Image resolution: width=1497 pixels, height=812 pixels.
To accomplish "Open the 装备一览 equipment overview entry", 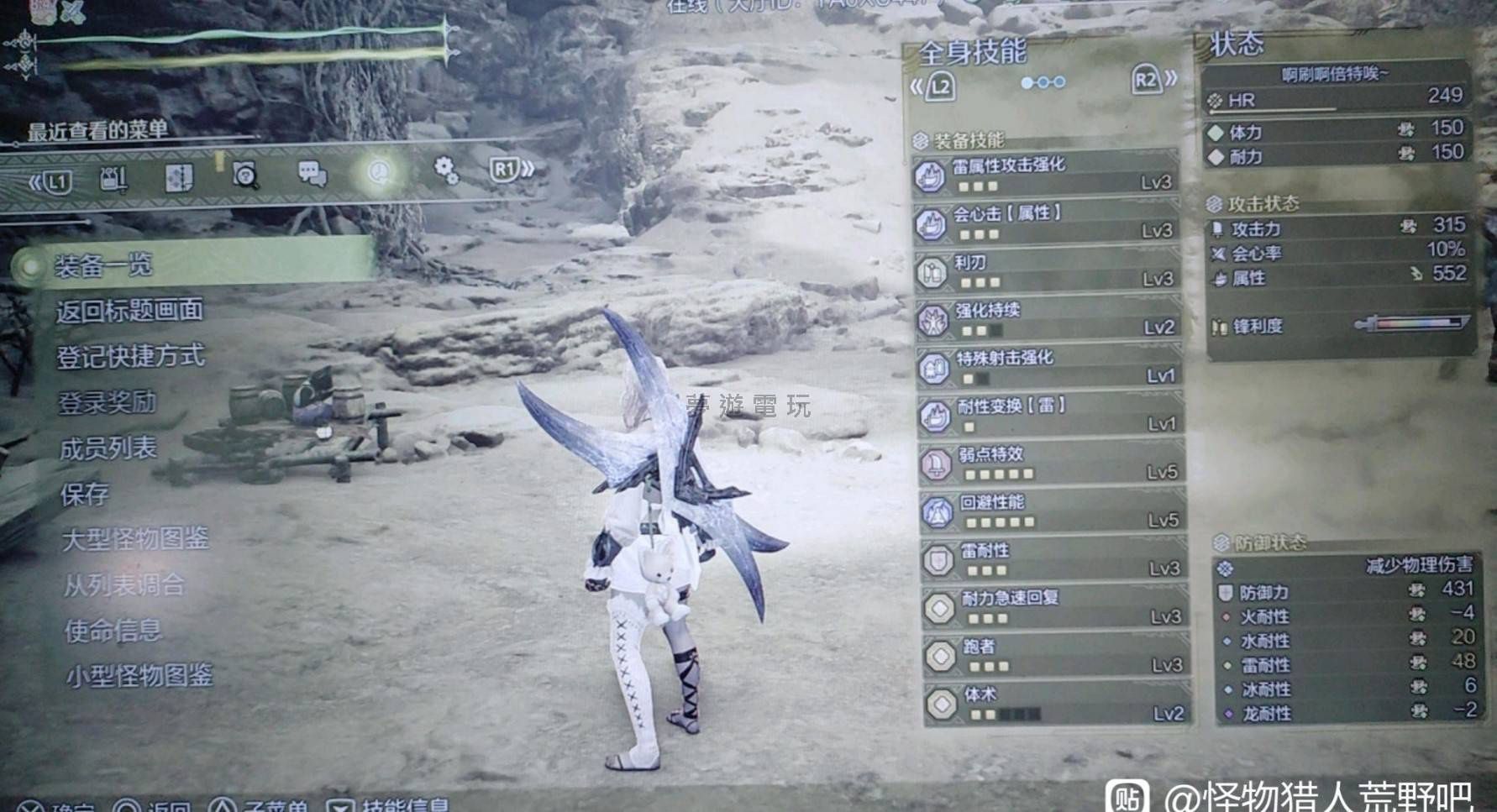I will point(104,266).
